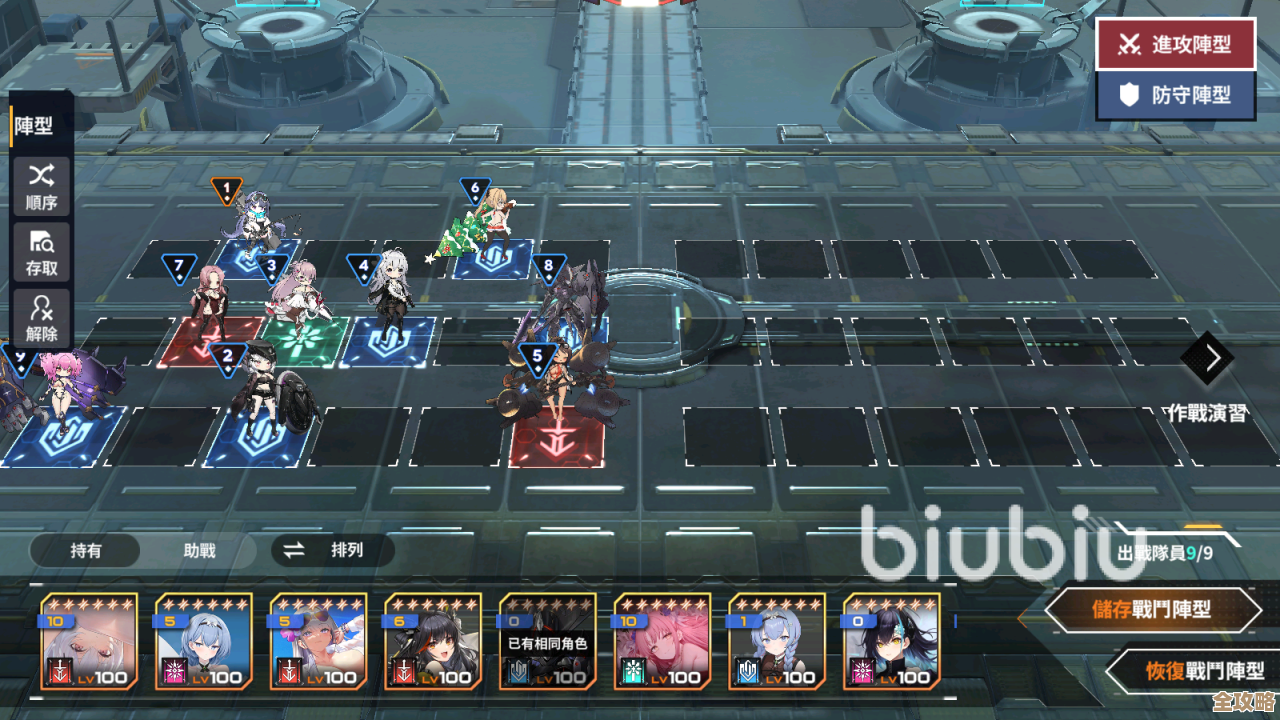Restore formation with 恢復戰鬥陣型 button

pos(1190,671)
